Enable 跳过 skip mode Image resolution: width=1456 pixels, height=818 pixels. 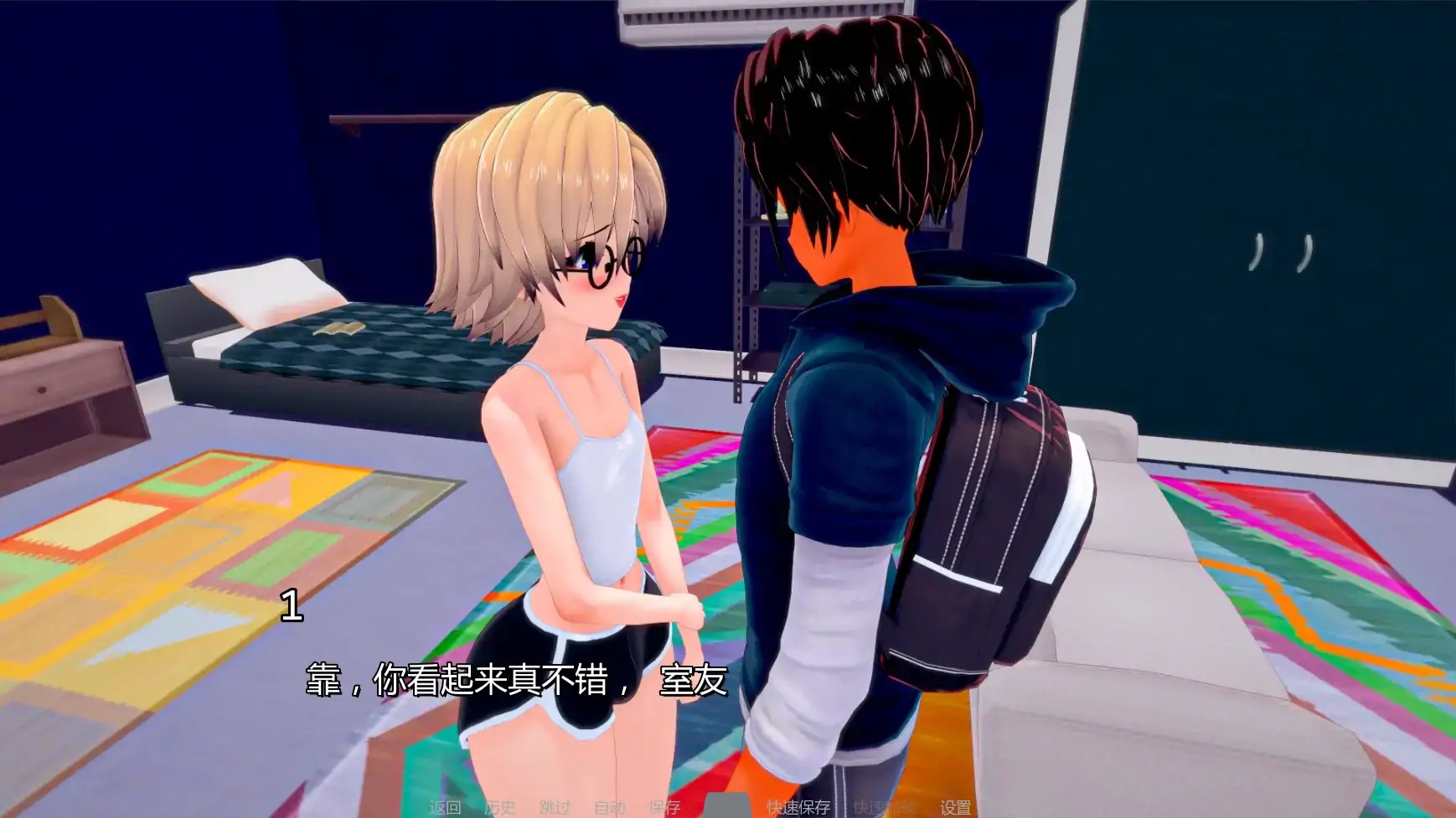pyautogui.click(x=555, y=806)
